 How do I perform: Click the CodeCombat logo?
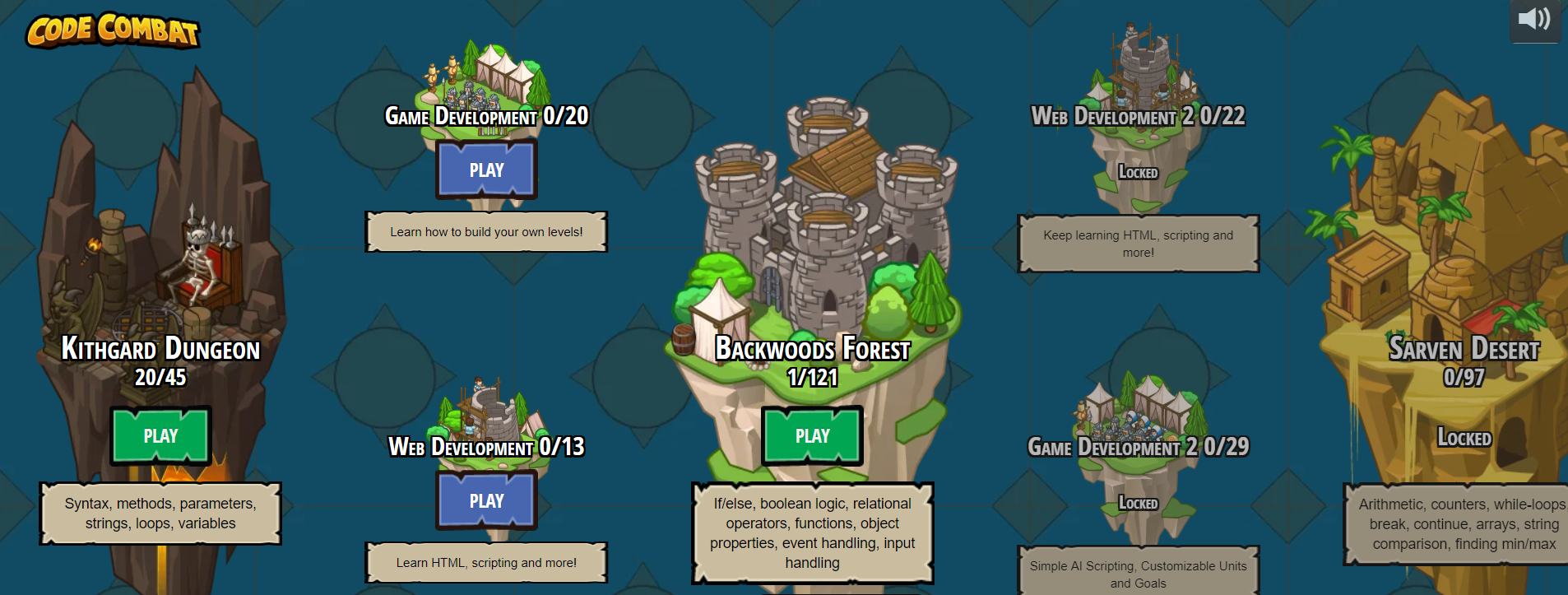click(x=113, y=30)
